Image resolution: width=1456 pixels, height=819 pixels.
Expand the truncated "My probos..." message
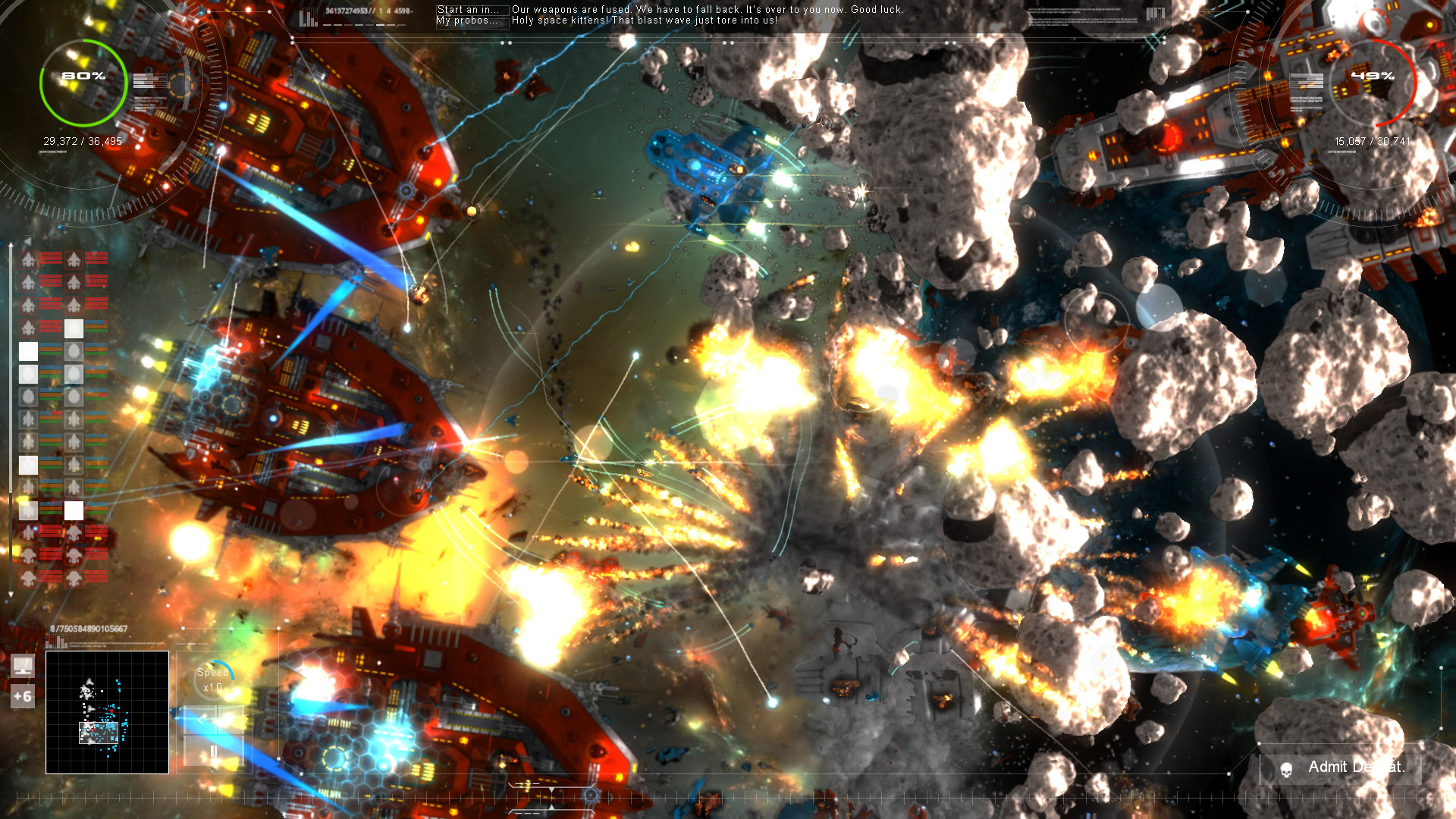(466, 20)
